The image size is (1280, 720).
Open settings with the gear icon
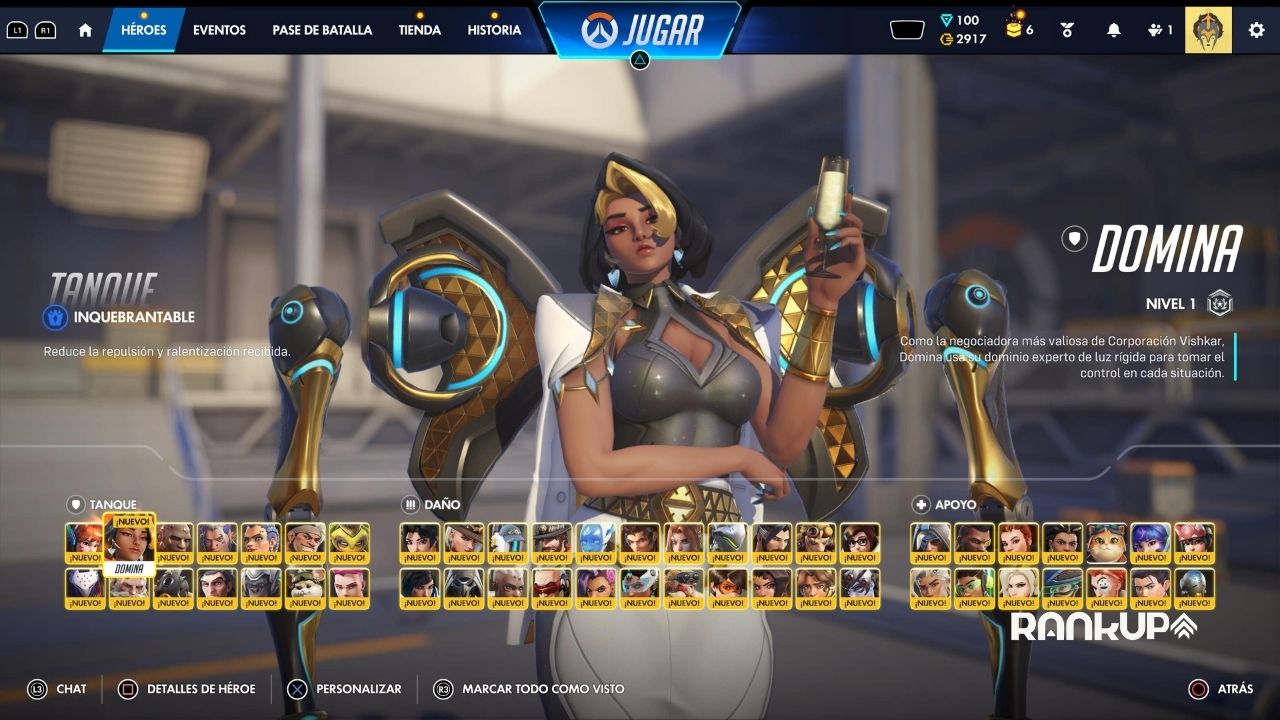1256,30
